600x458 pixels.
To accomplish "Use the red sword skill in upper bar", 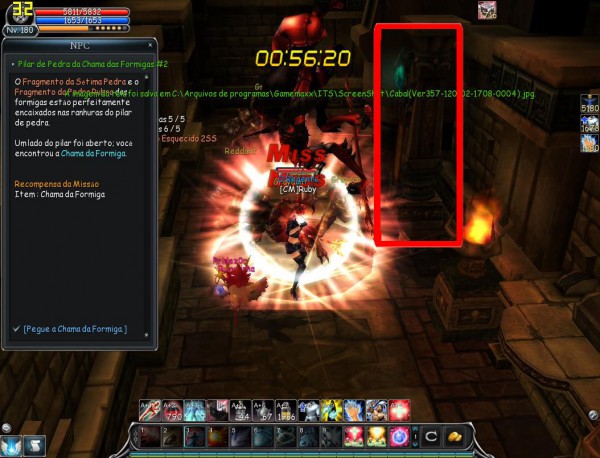I will 148,409.
